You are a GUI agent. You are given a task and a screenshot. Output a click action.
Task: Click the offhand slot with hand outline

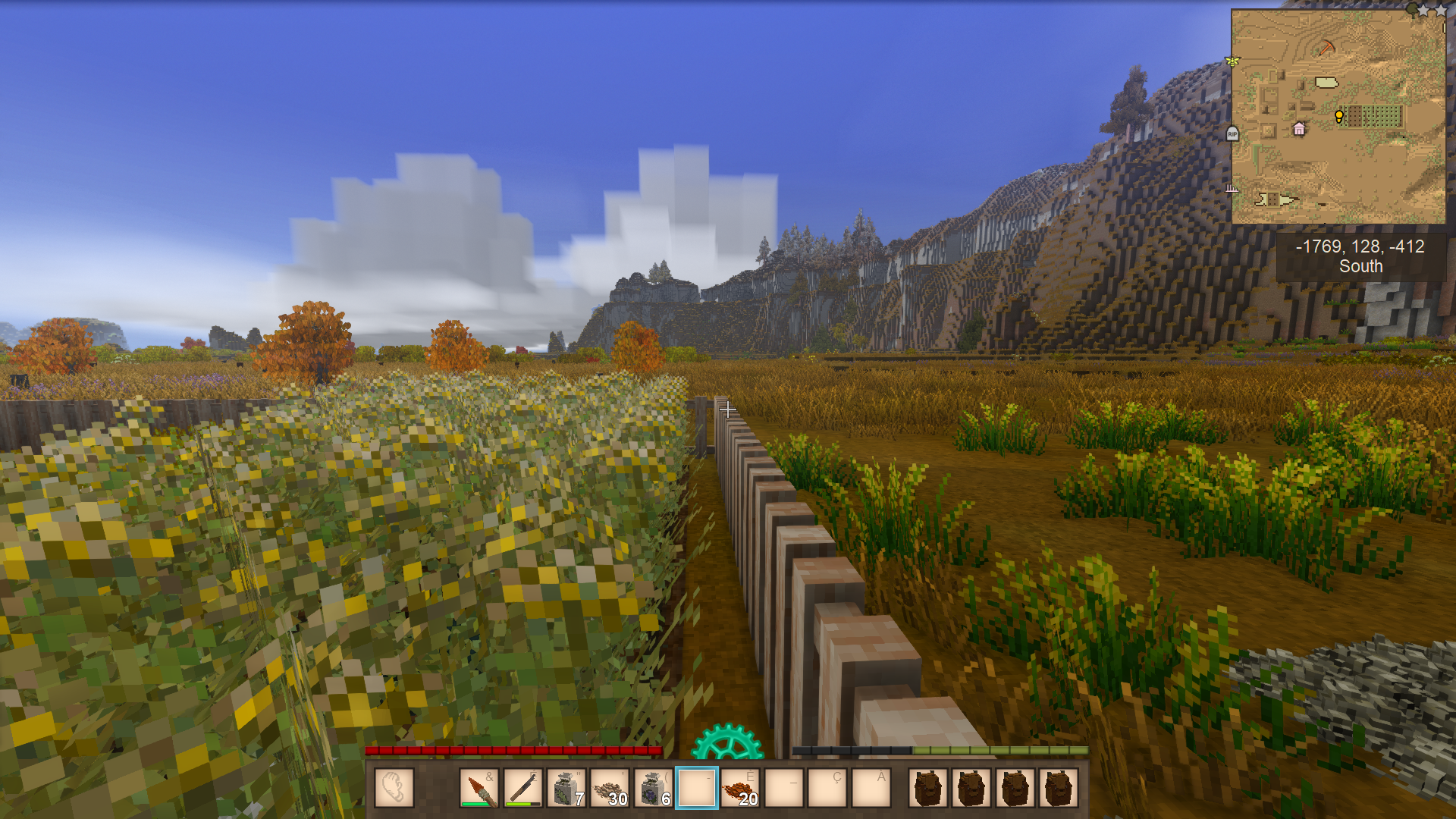pyautogui.click(x=394, y=788)
